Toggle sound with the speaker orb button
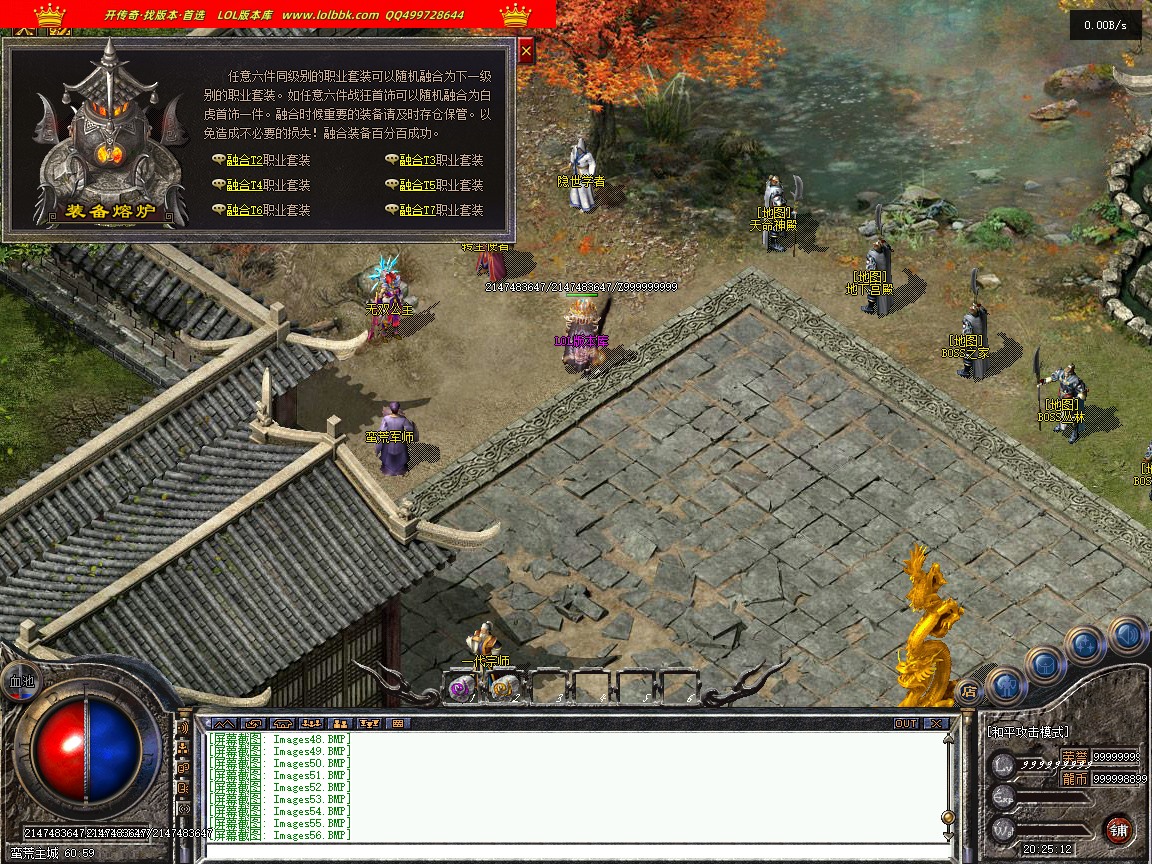Screen dimensions: 1152x864 pos(1127,635)
